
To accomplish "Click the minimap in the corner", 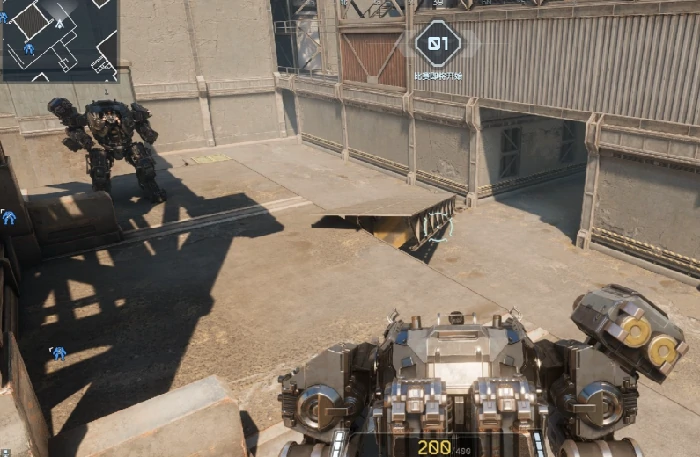I will click(59, 40).
